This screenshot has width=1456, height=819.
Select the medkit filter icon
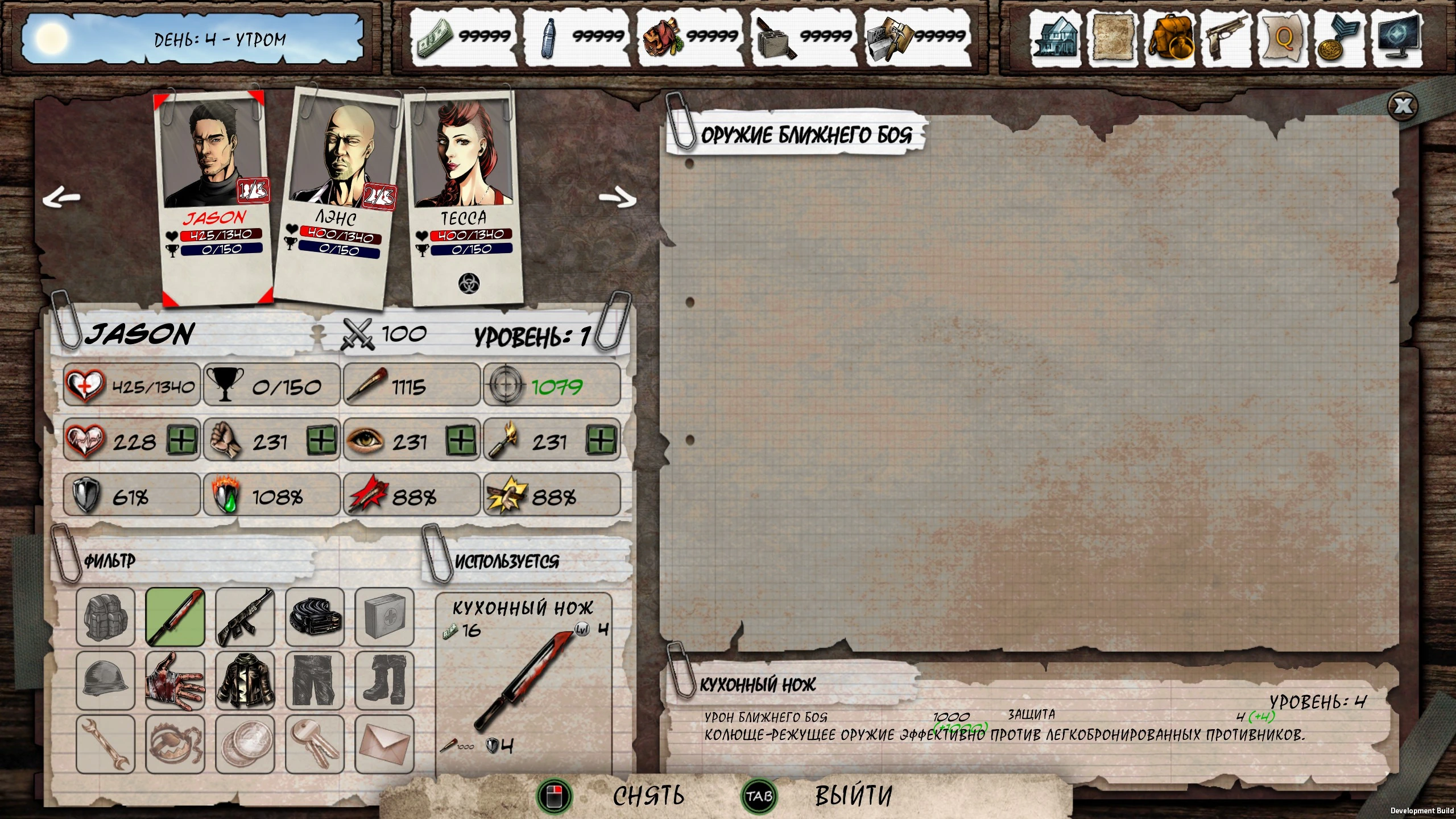click(x=384, y=618)
